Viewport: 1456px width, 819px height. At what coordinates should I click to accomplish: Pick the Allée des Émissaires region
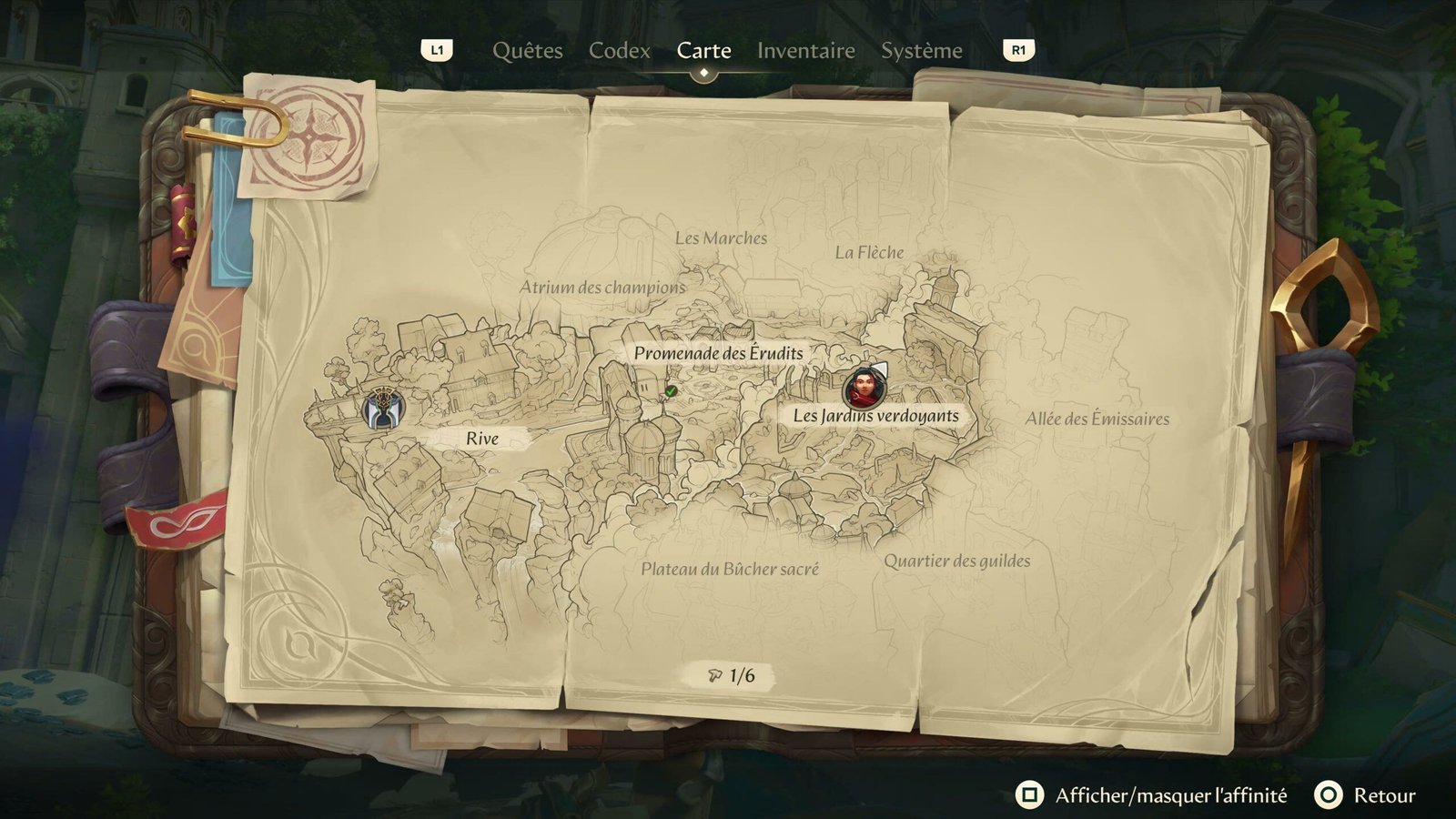1097,420
